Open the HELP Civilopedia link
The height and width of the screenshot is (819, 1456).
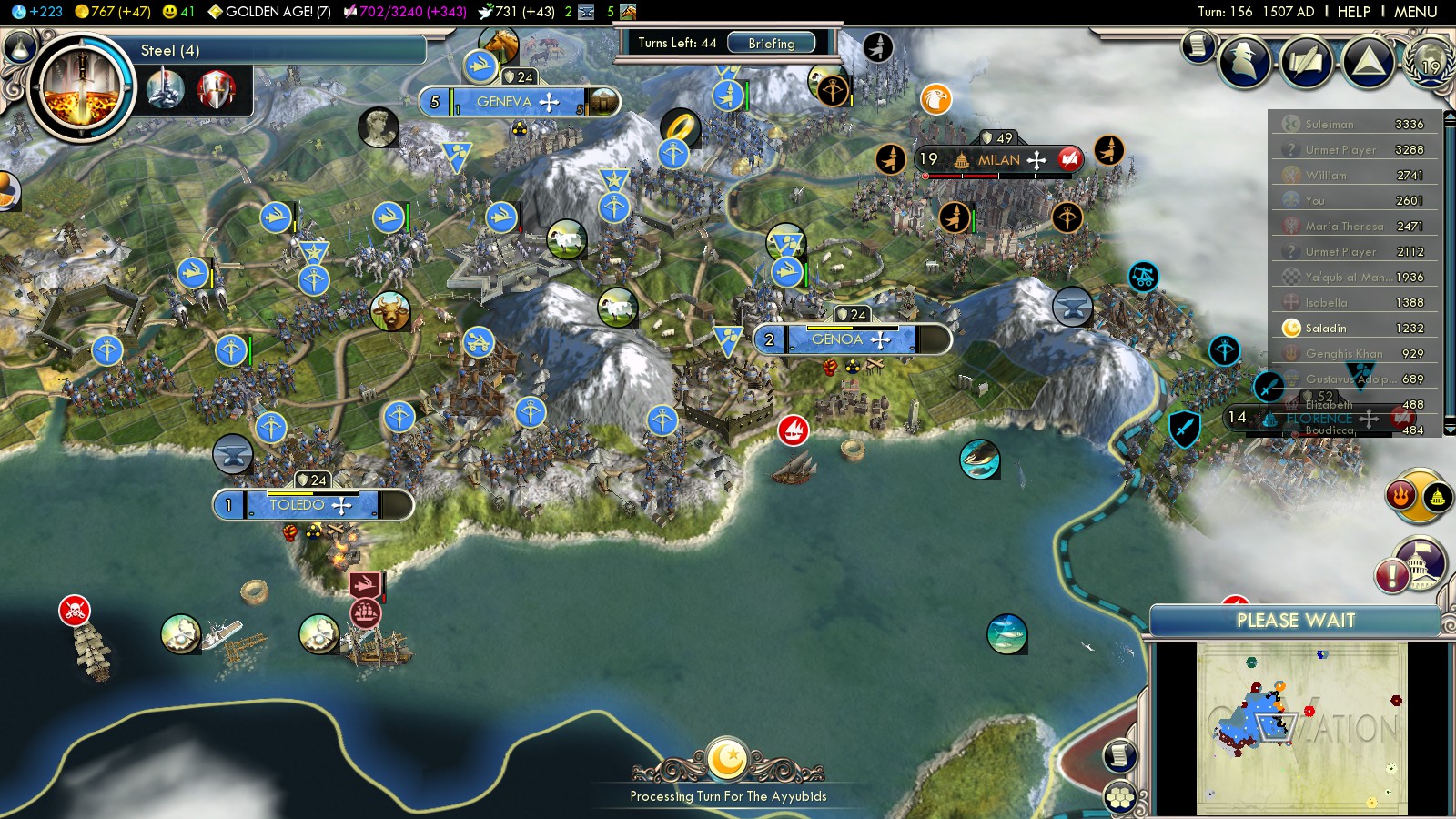(x=1353, y=12)
